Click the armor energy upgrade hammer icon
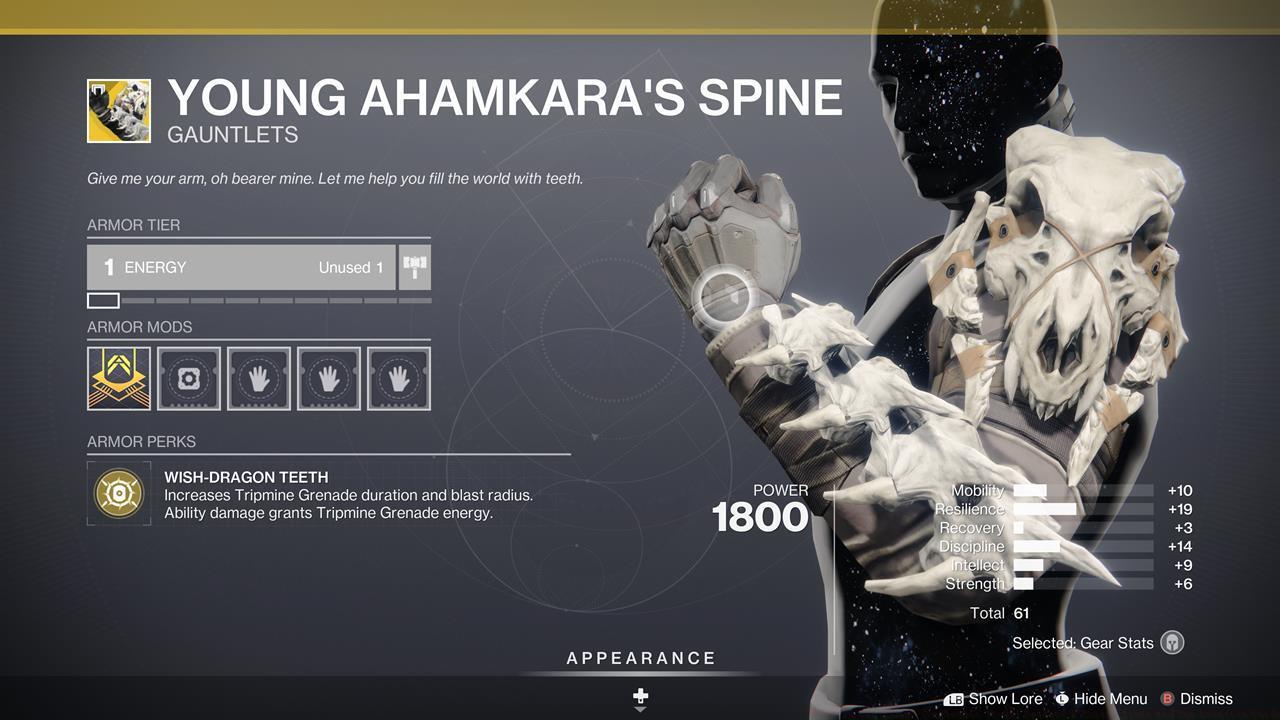The height and width of the screenshot is (720, 1280). pyautogui.click(x=416, y=267)
